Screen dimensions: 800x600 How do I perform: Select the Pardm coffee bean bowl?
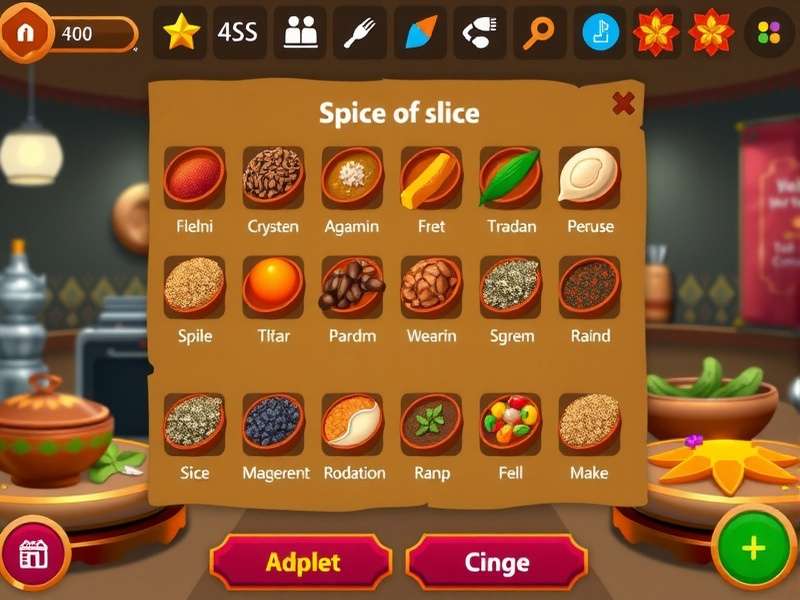point(352,284)
